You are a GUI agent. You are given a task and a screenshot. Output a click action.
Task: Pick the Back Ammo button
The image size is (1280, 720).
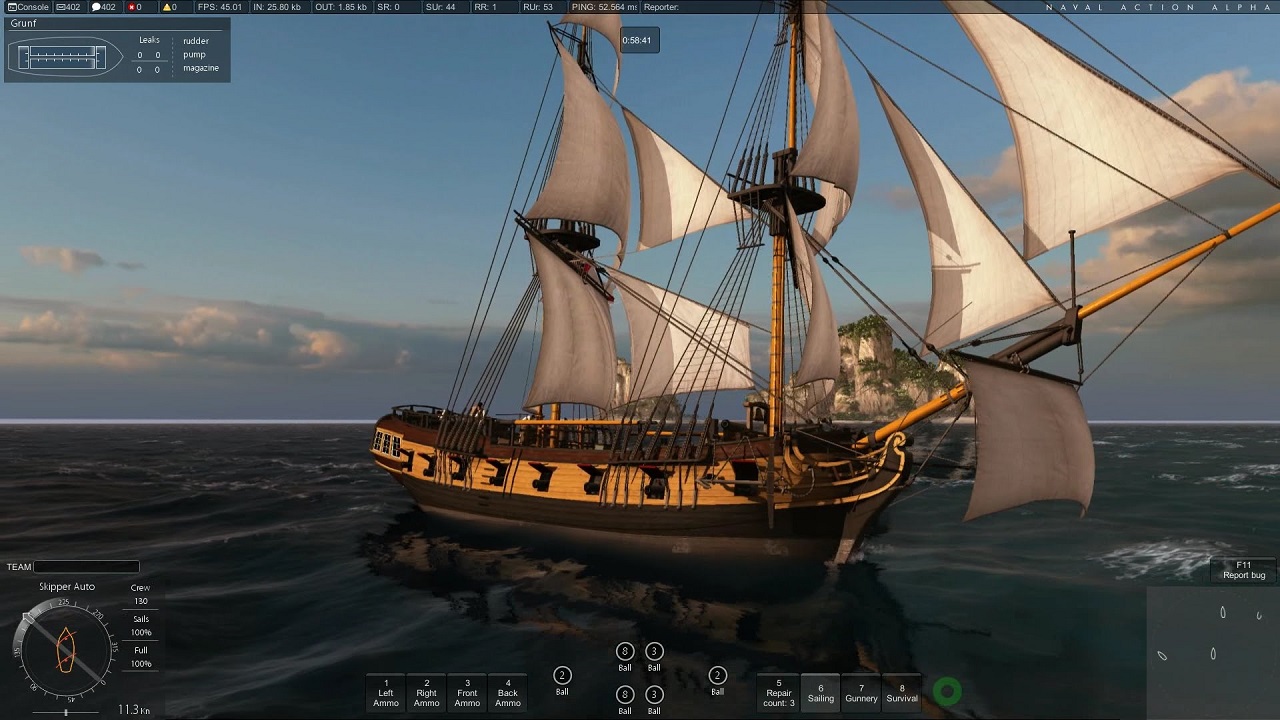pos(508,692)
